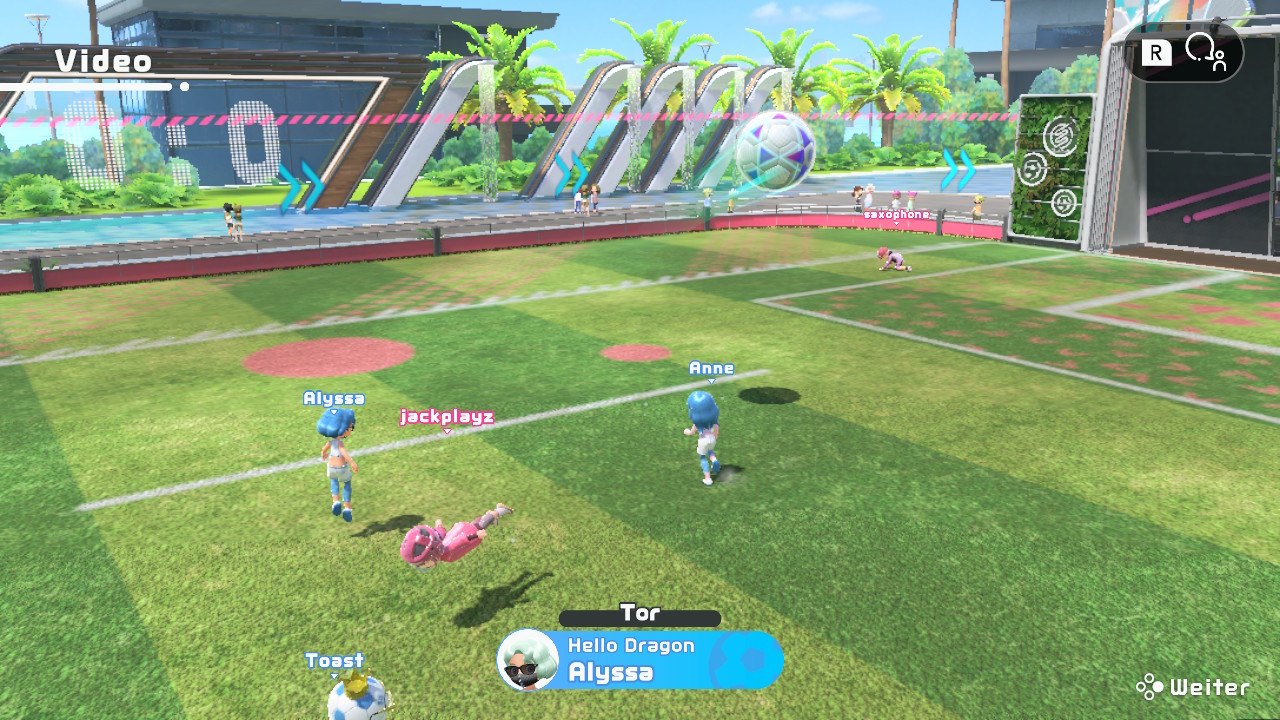Click Alyssa's avatar in the Tor banner
This screenshot has height=720, width=1280.
point(528,660)
